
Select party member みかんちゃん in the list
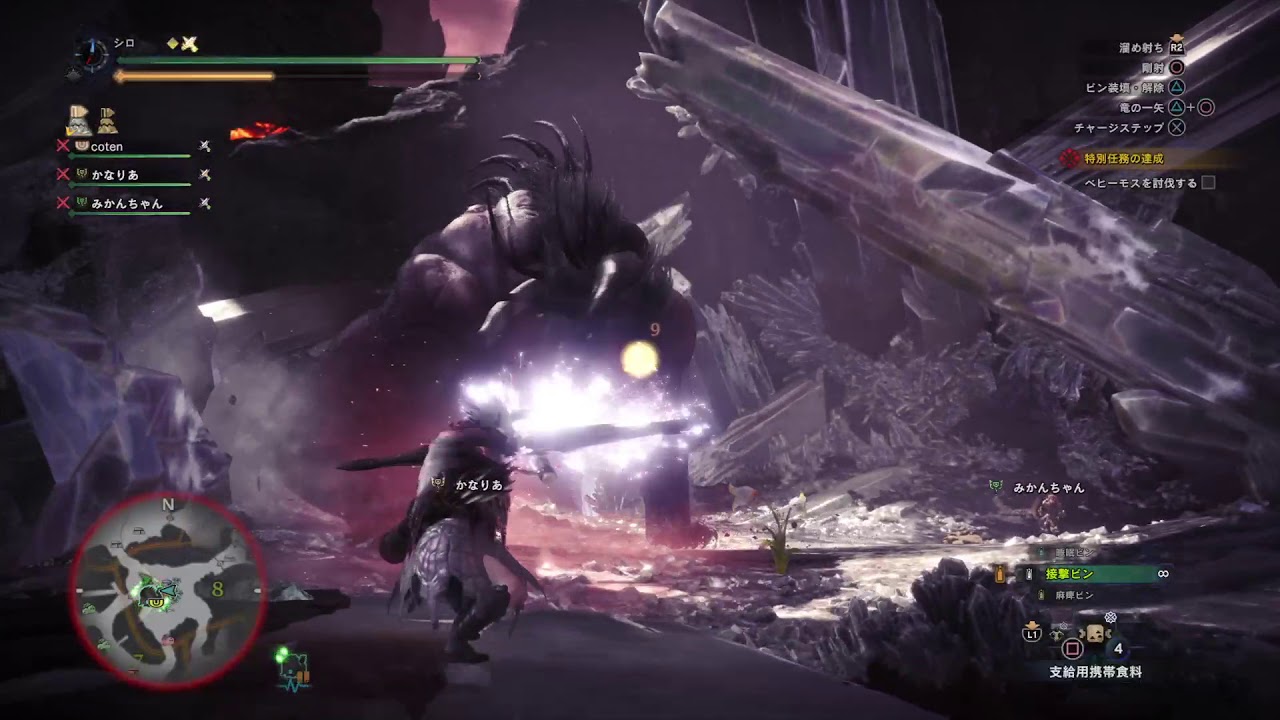pyautogui.click(x=126, y=203)
